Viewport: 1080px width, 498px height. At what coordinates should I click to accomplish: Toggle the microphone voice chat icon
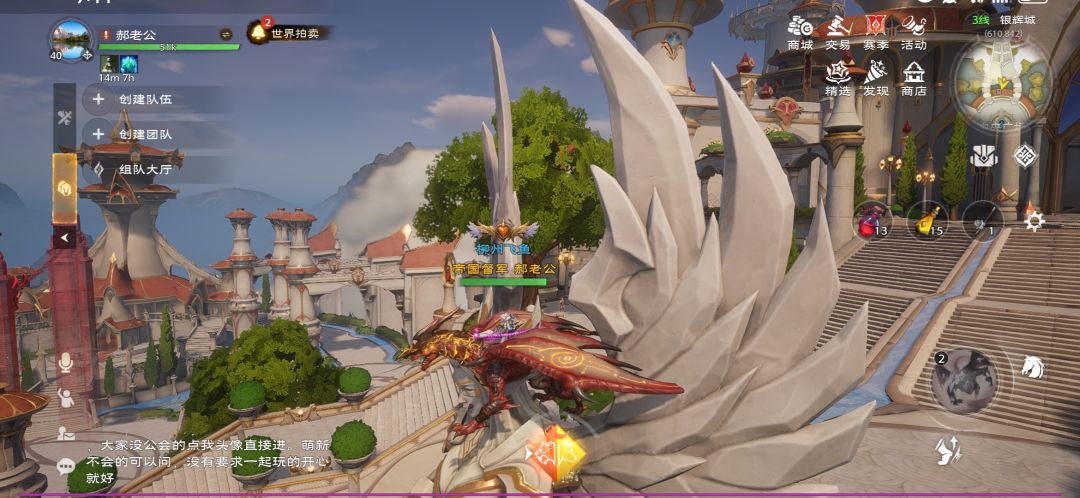66,362
